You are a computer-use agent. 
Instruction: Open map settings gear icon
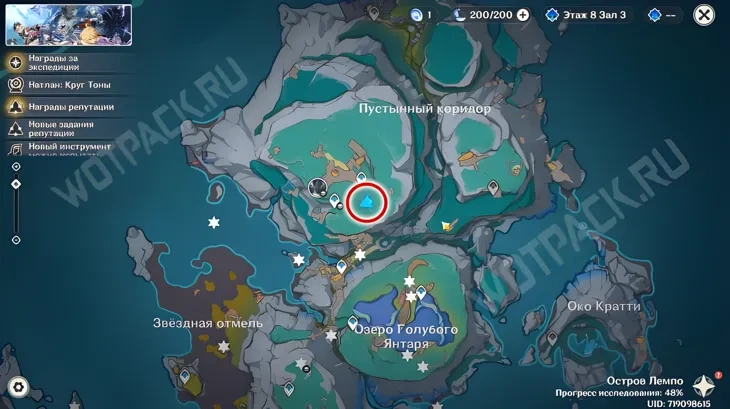[x=17, y=387]
